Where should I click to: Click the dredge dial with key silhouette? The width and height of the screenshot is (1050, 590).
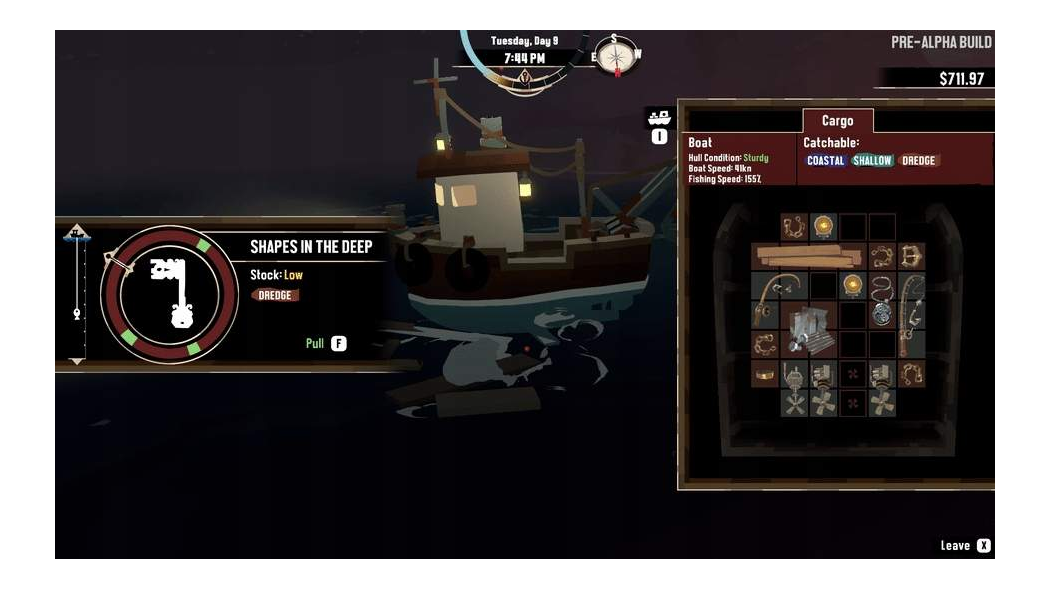169,295
